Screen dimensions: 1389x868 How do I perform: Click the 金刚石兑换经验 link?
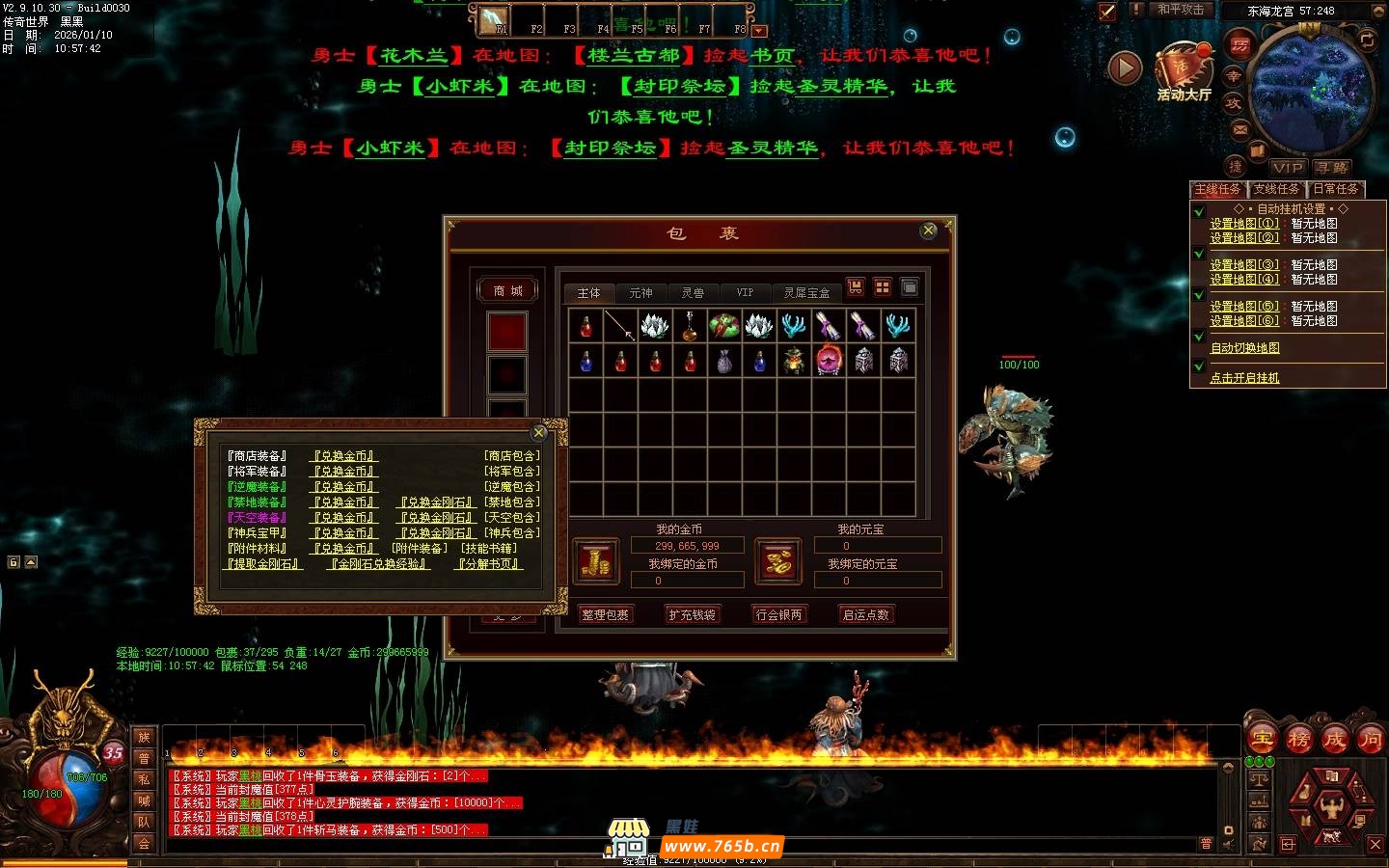point(378,564)
